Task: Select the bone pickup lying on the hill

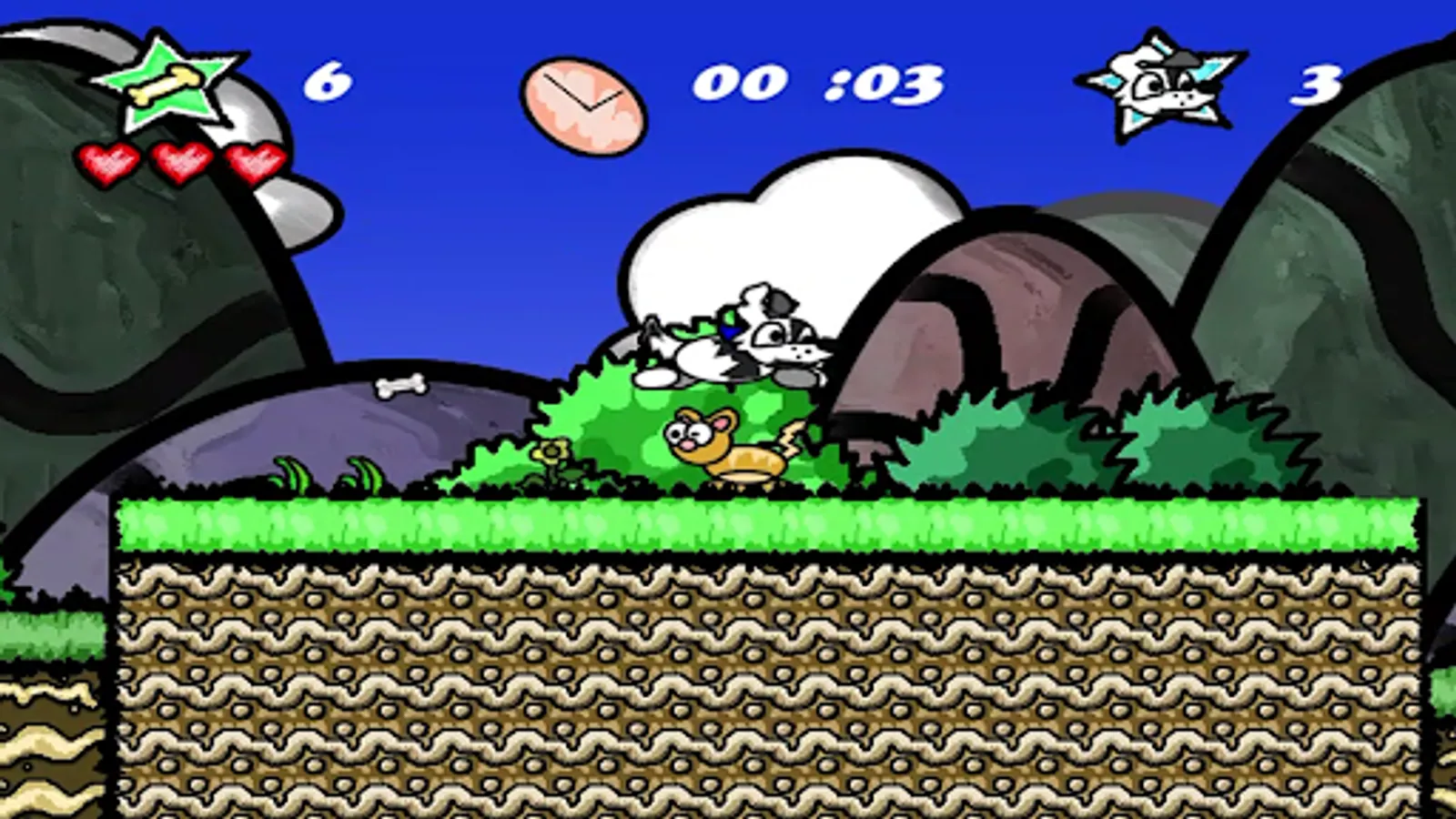Action: [x=400, y=387]
